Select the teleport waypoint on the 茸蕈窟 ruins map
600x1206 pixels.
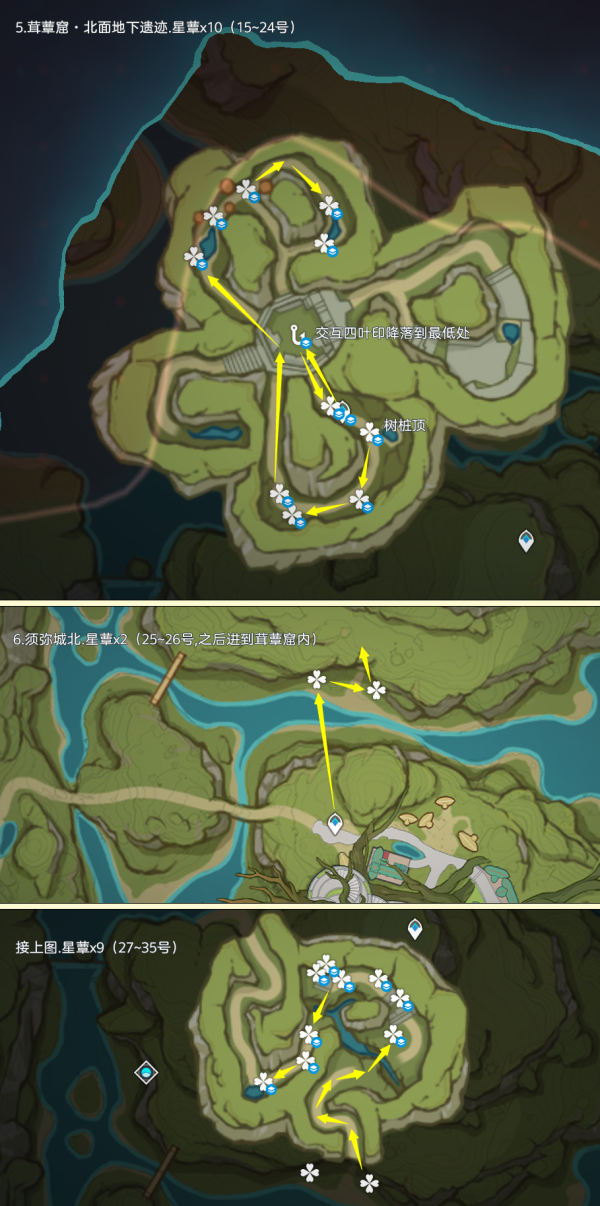pos(526,541)
